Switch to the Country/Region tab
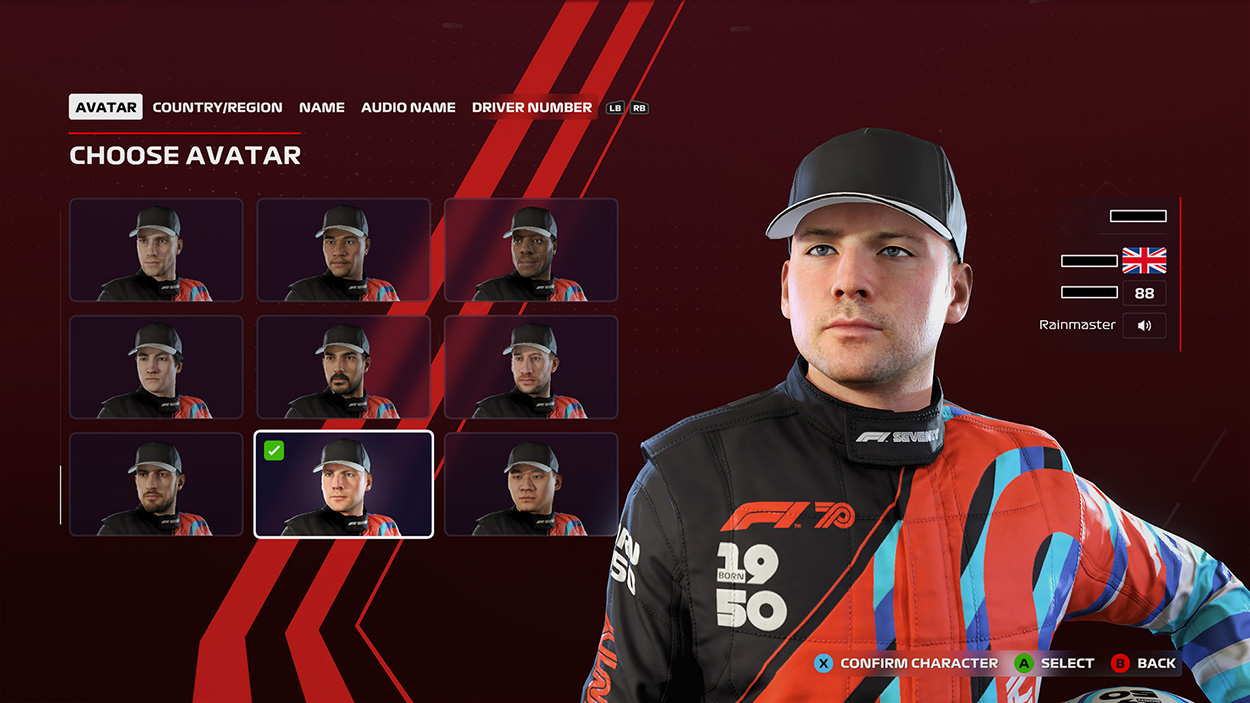This screenshot has height=703, width=1250. (x=217, y=107)
